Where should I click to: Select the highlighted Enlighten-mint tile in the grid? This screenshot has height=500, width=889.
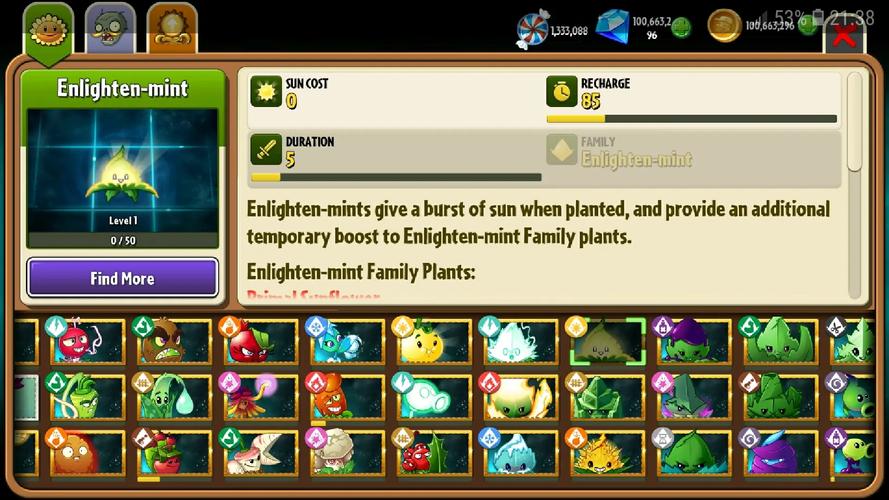pos(606,342)
